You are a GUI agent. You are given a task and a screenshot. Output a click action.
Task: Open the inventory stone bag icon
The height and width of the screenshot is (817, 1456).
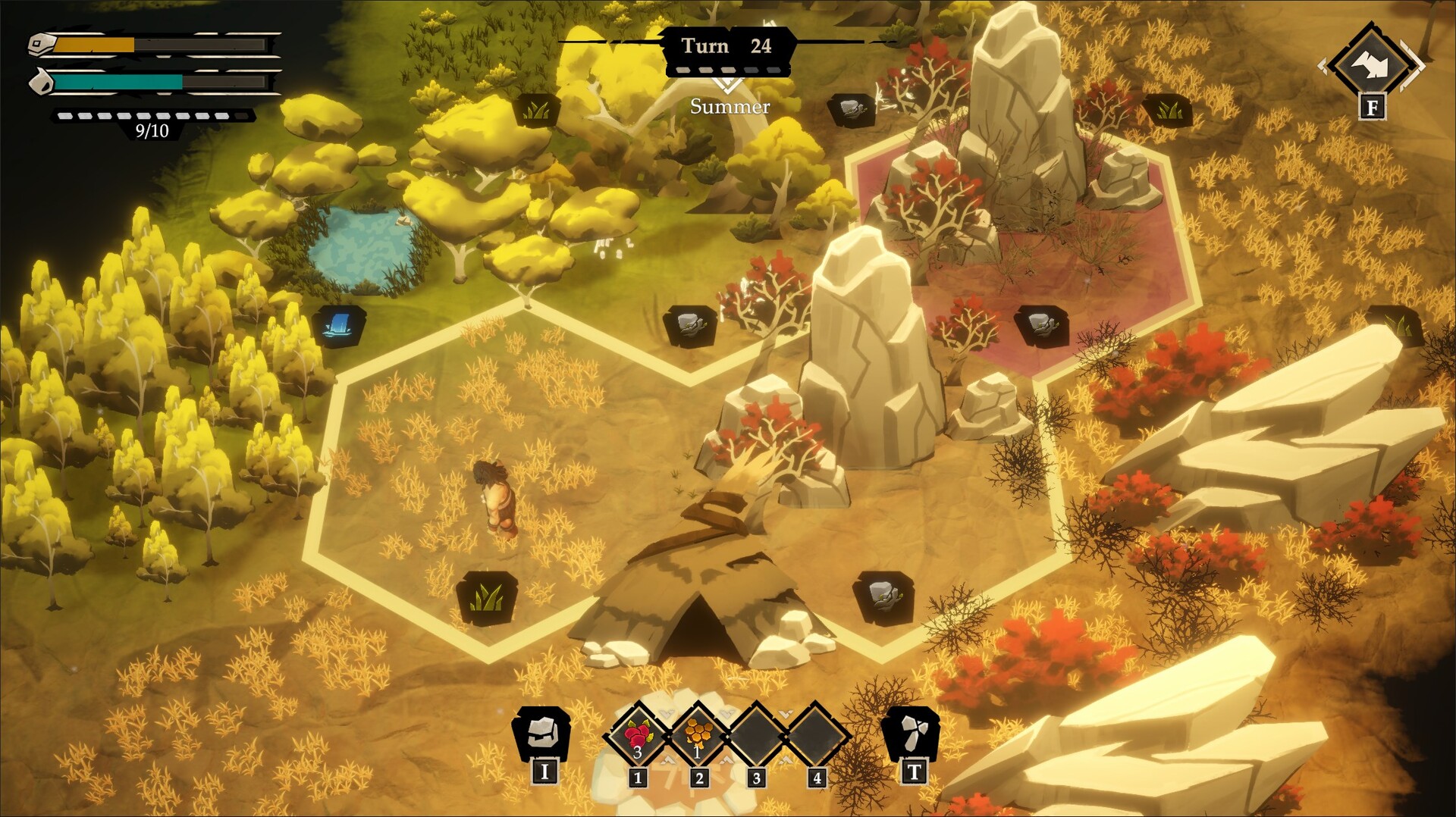coord(542,733)
